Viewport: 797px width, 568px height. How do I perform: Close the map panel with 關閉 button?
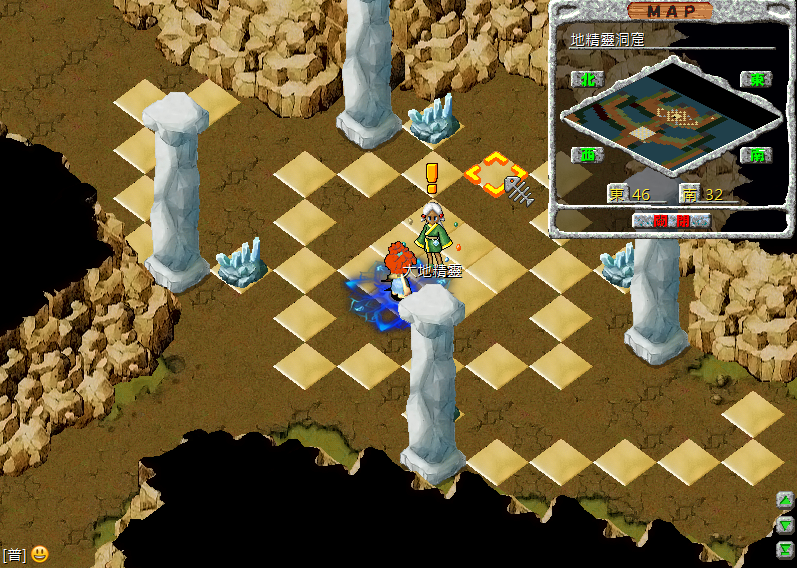[x=672, y=220]
